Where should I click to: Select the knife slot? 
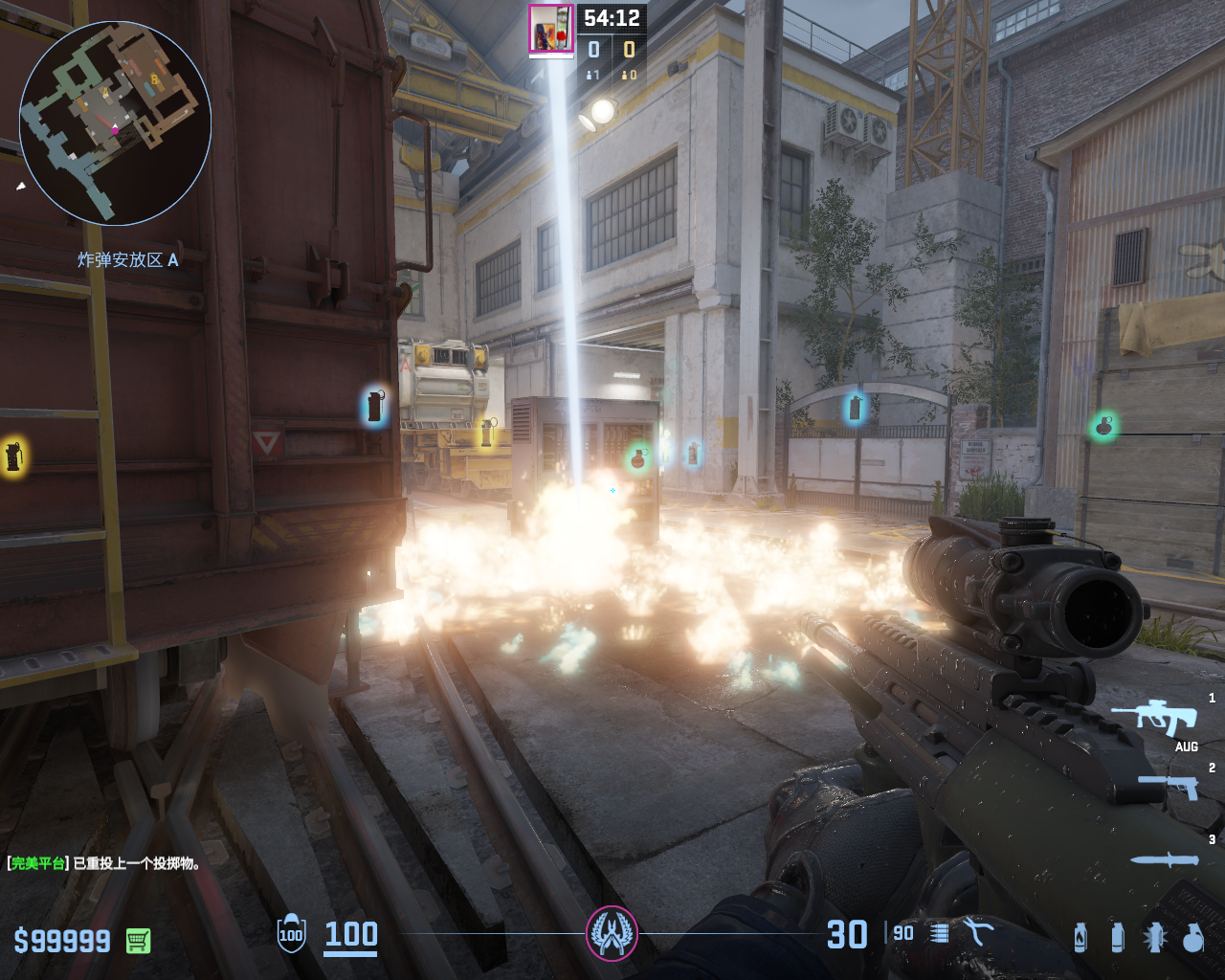point(1165,859)
